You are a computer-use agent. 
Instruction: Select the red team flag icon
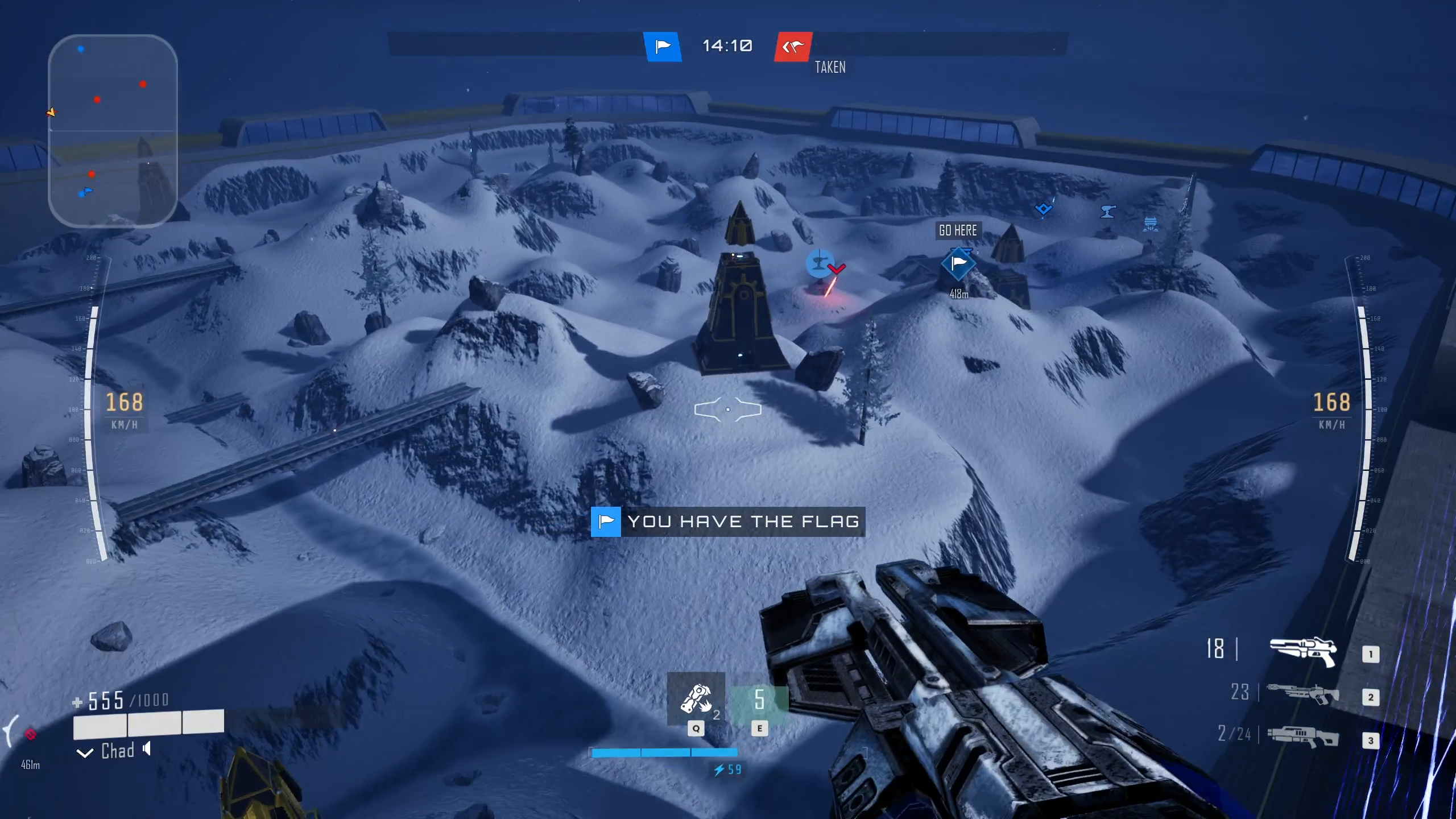point(793,47)
